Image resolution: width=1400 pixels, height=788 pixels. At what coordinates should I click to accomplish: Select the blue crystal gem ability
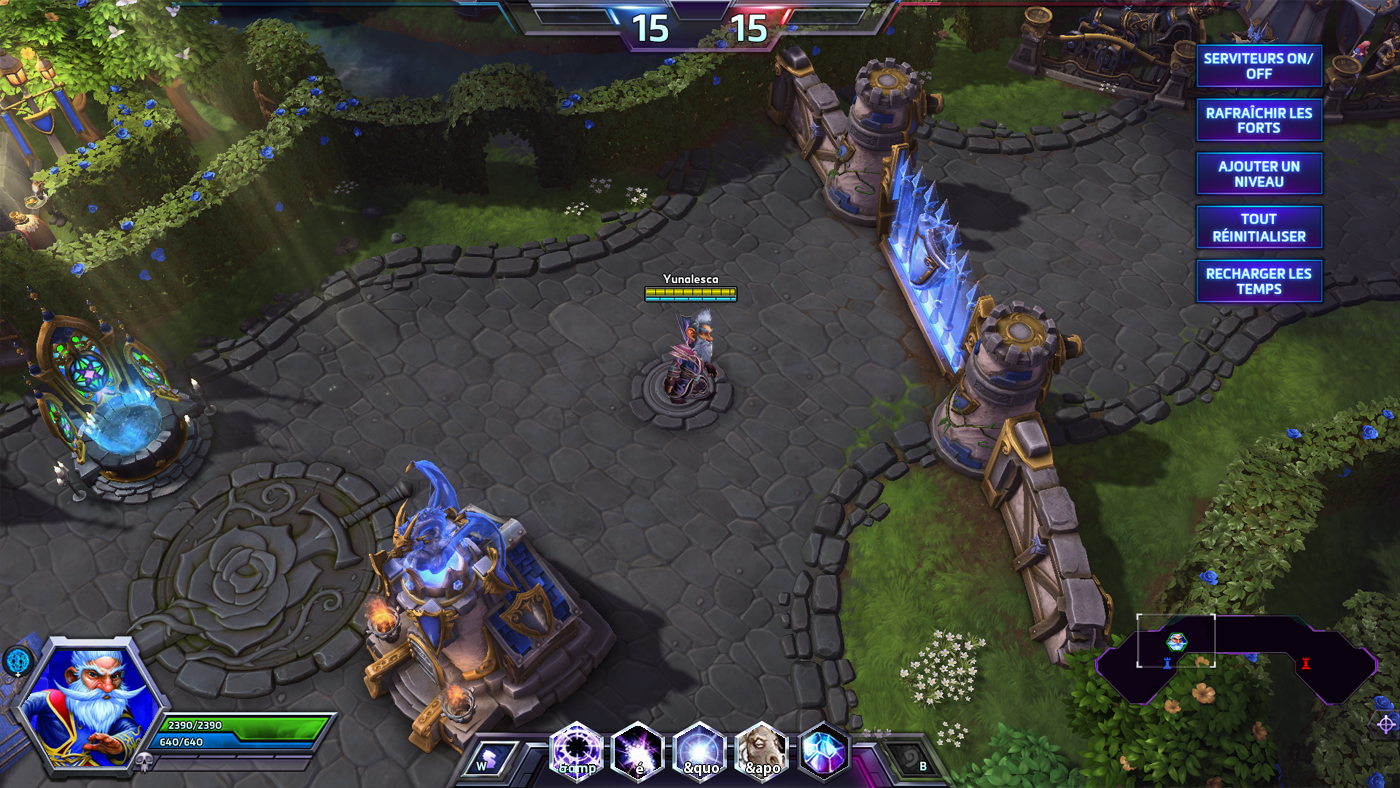tap(824, 750)
